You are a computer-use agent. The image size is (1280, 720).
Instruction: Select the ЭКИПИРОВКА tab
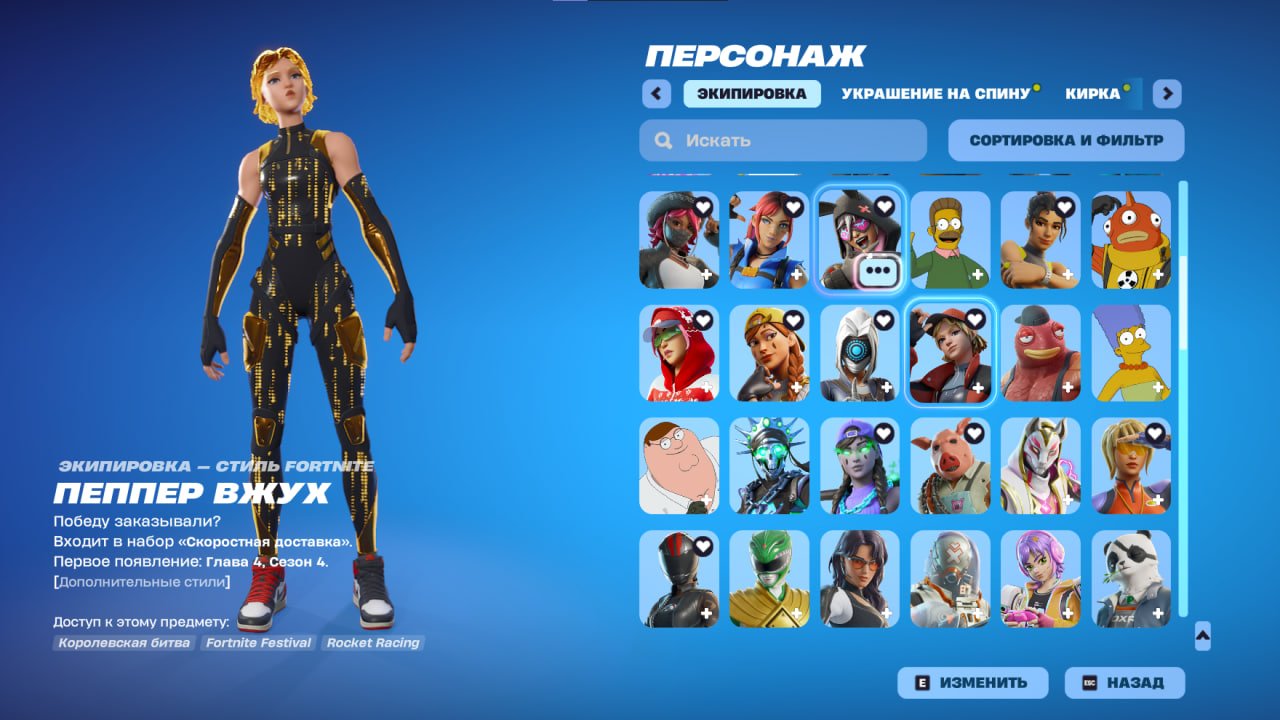751,93
